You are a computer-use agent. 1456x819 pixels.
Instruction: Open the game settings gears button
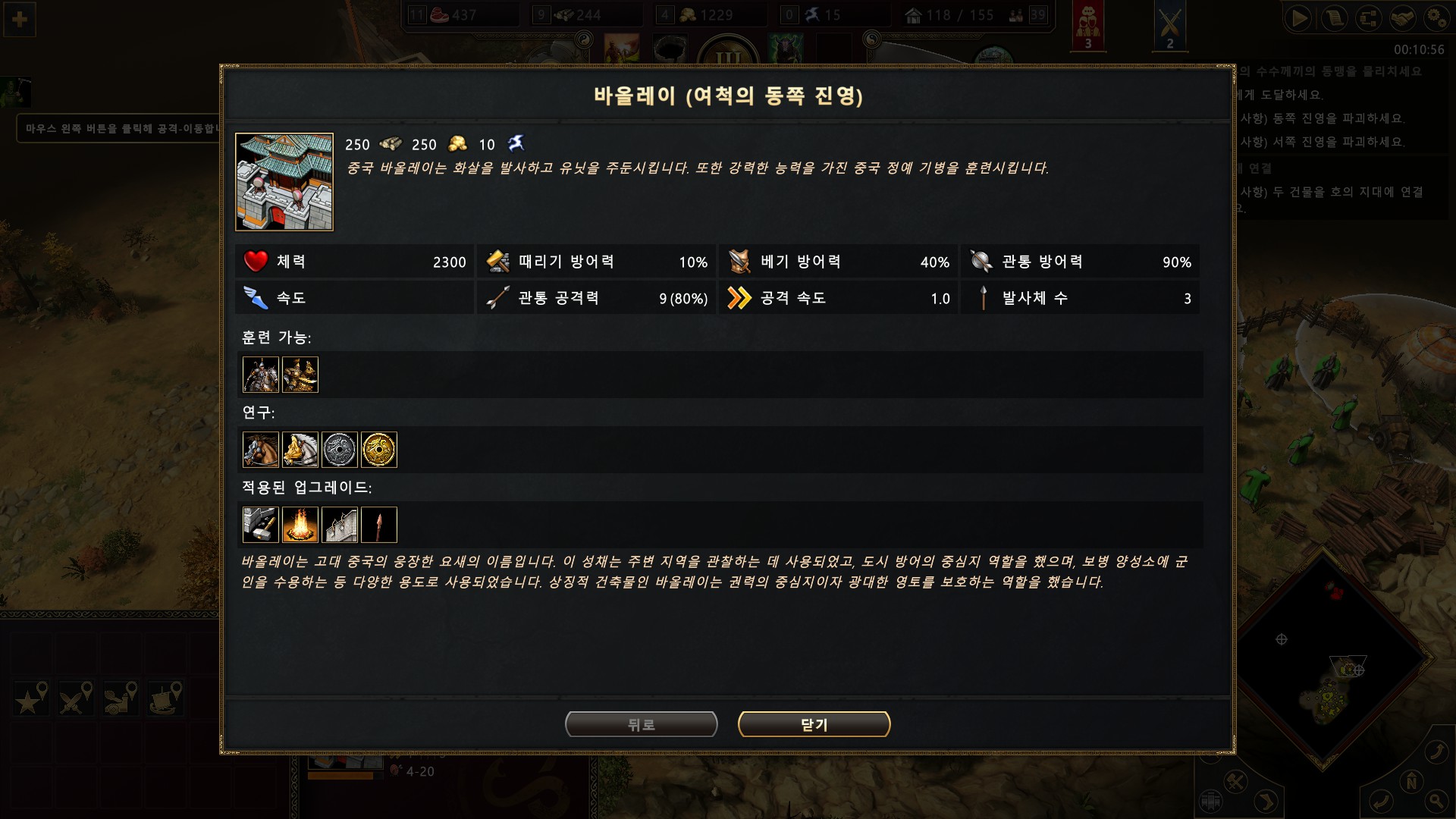point(1436,18)
